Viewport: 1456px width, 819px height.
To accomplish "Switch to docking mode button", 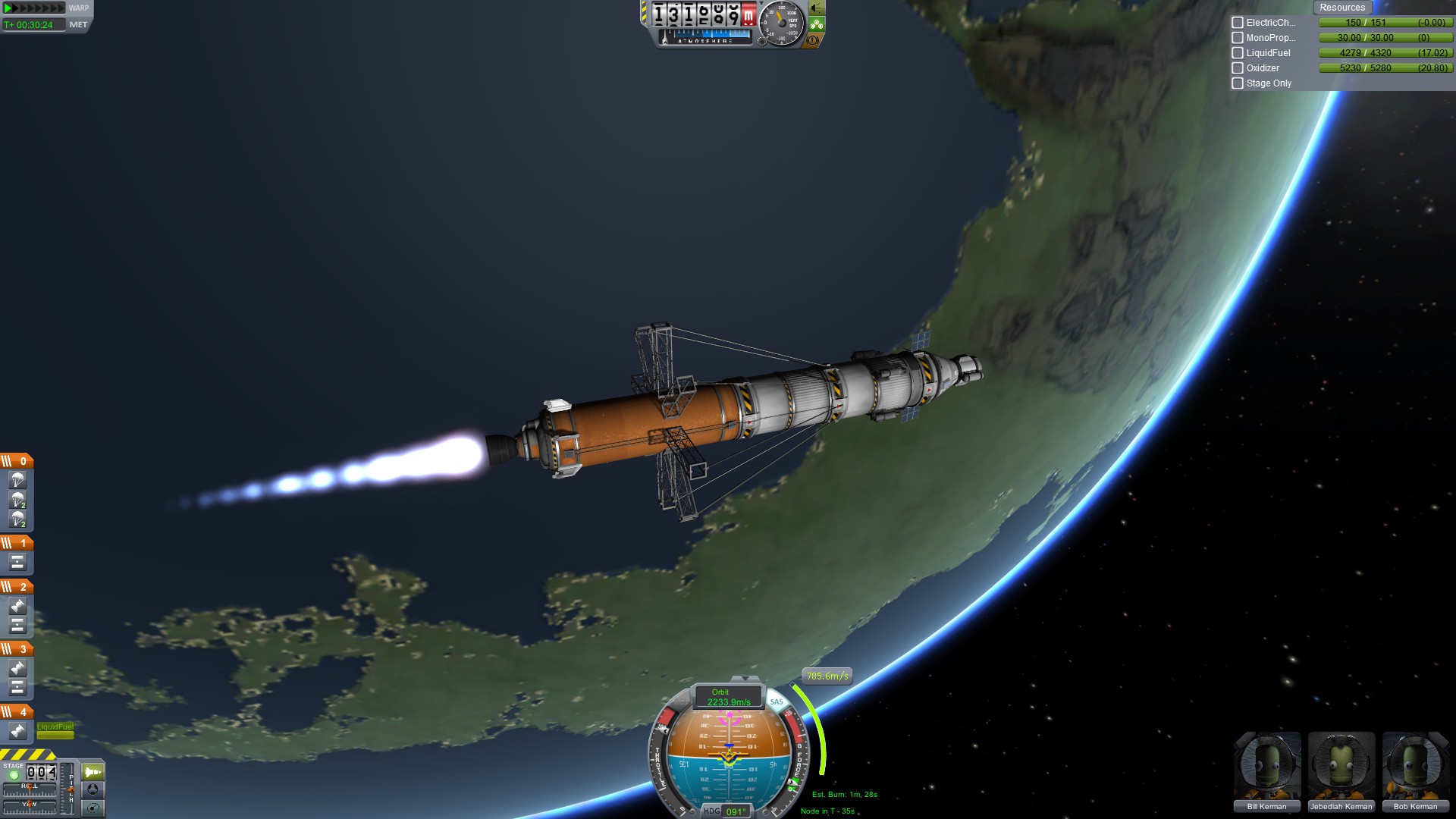I will tap(93, 789).
